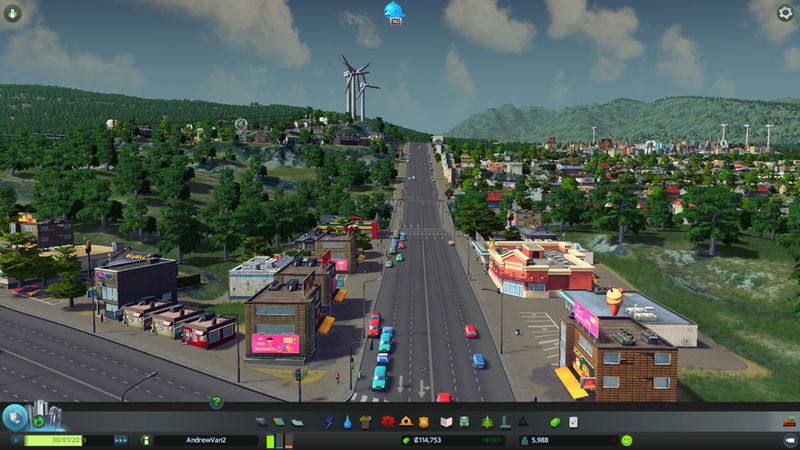Image resolution: width=800 pixels, height=450 pixels.
Task: Select the electricity lightning bolt menu
Action: click(x=329, y=422)
